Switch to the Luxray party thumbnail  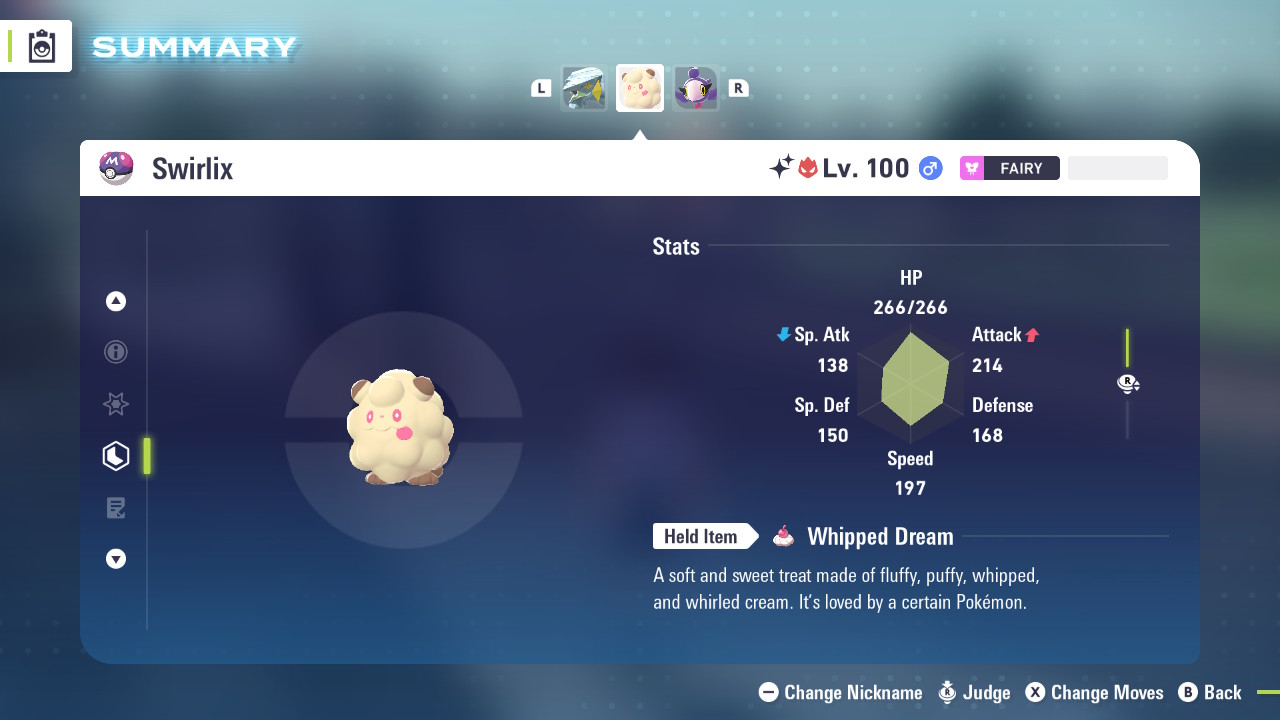coord(584,88)
